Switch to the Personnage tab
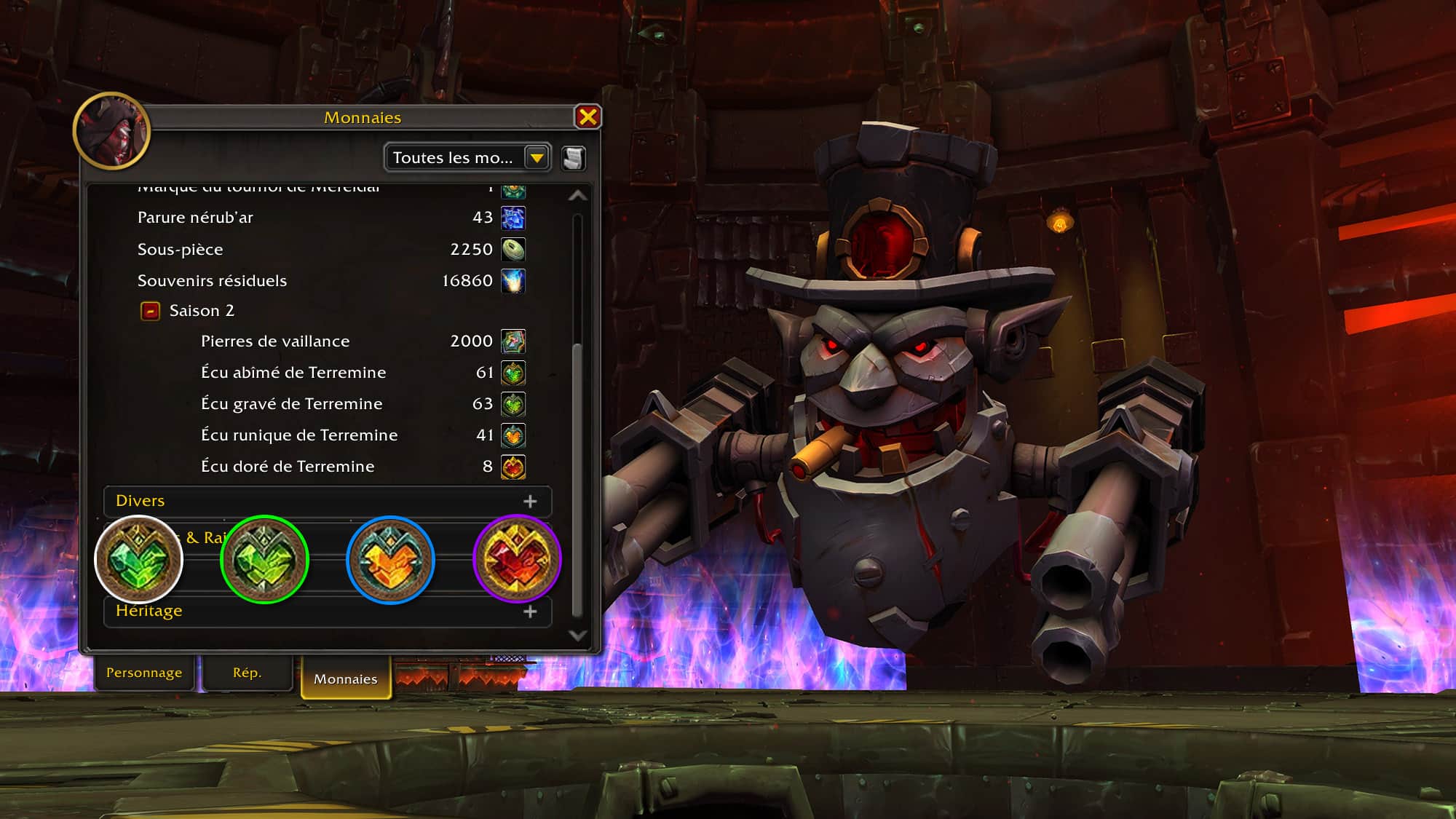Image resolution: width=1456 pixels, height=819 pixels. pyautogui.click(x=144, y=673)
